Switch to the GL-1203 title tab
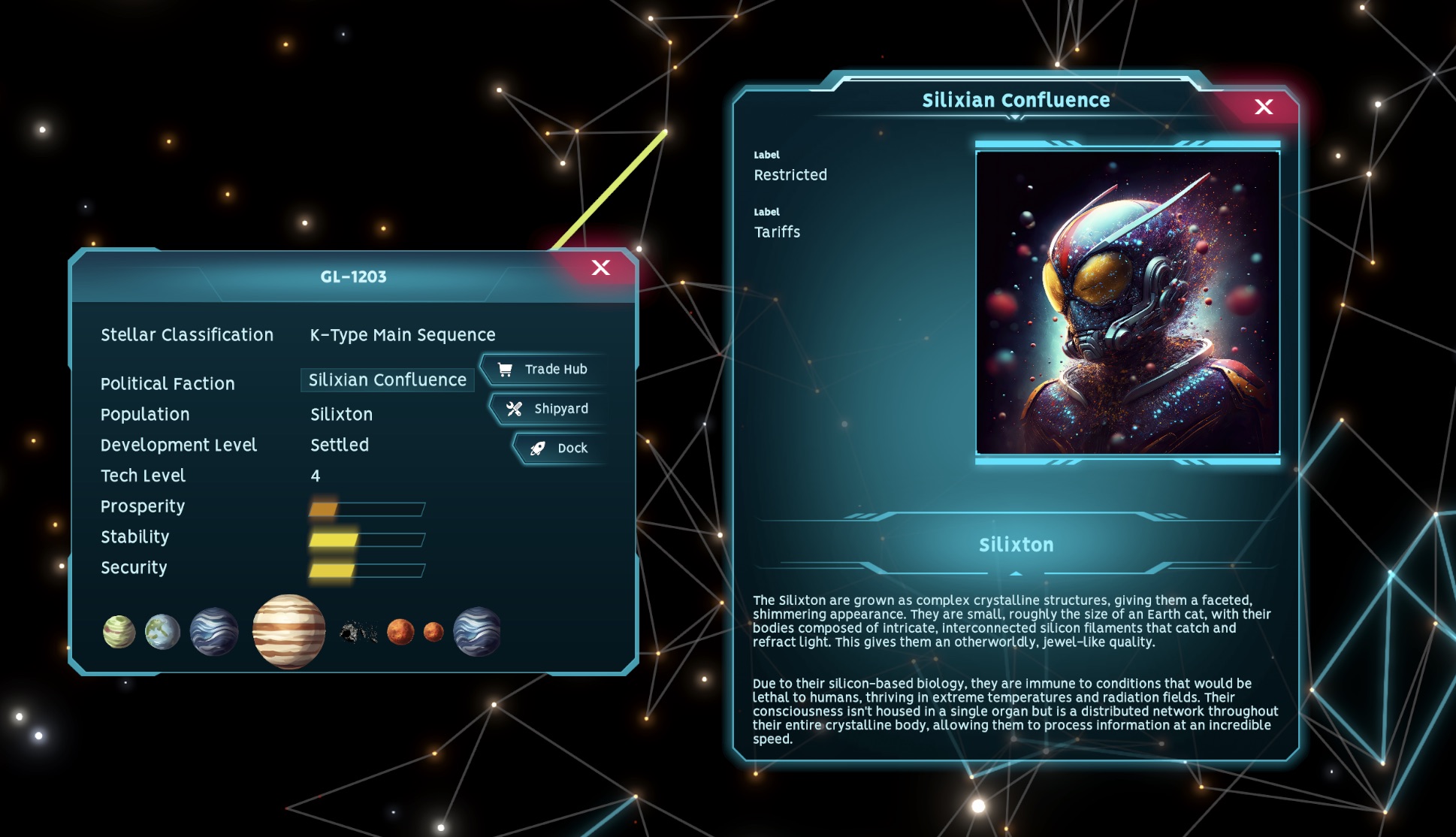 [x=353, y=276]
